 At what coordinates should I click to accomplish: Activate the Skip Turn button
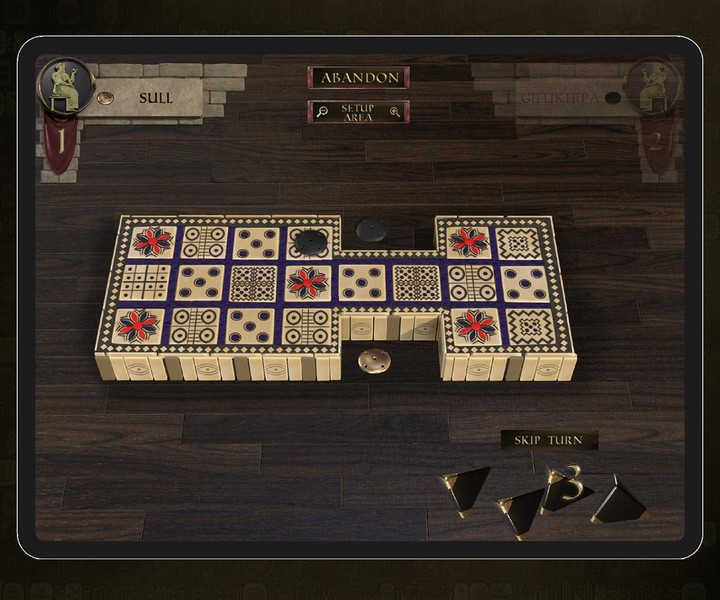[x=549, y=440]
